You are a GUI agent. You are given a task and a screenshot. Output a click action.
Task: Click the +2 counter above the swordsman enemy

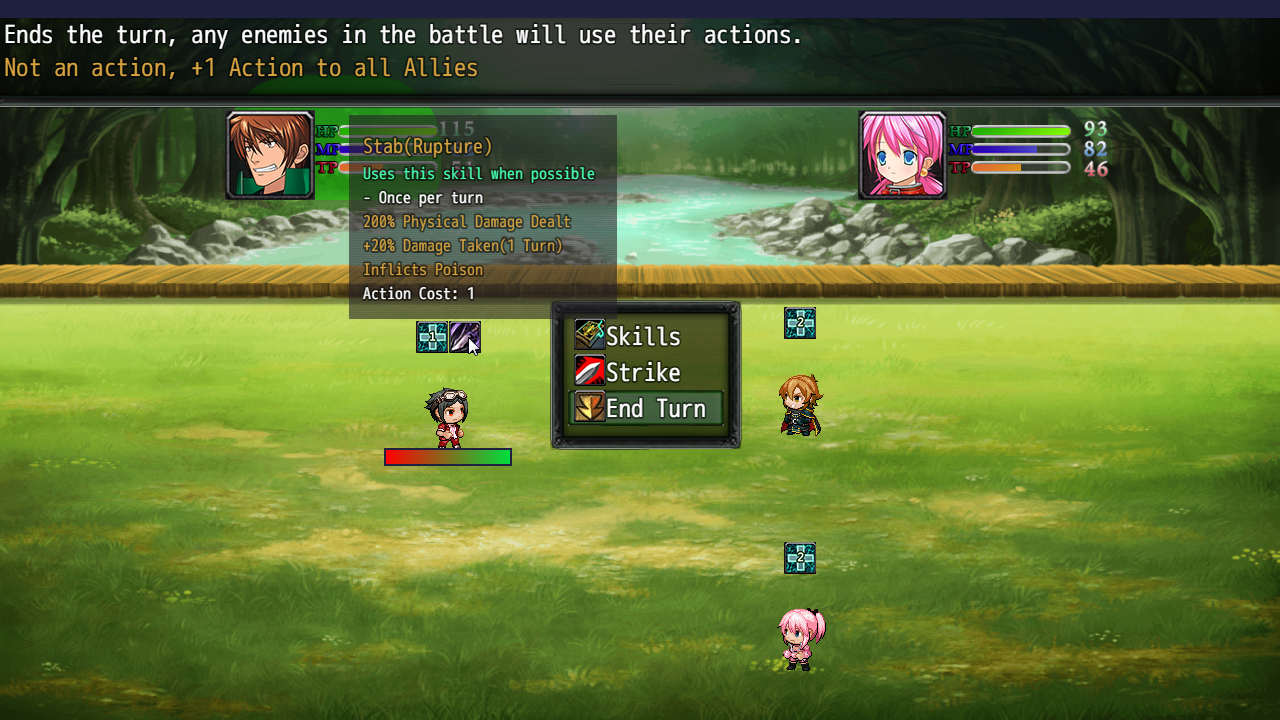pyautogui.click(x=799, y=323)
